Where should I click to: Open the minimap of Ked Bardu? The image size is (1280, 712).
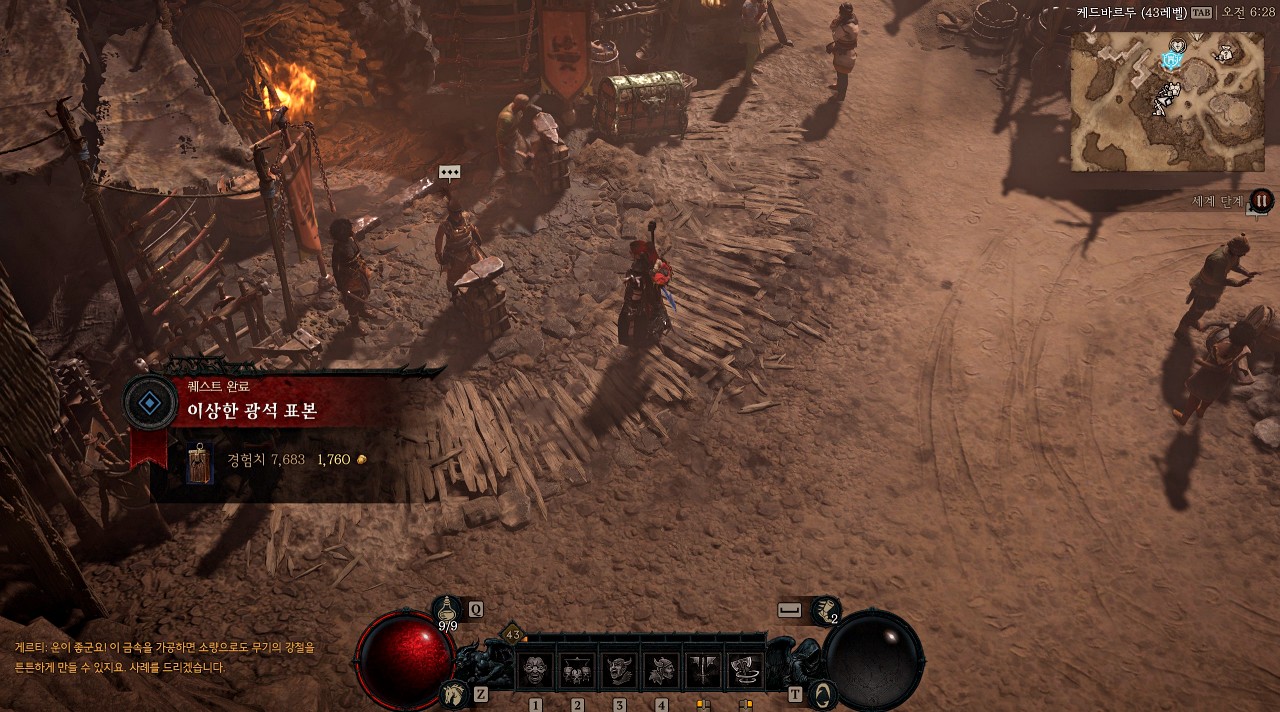[x=1167, y=101]
